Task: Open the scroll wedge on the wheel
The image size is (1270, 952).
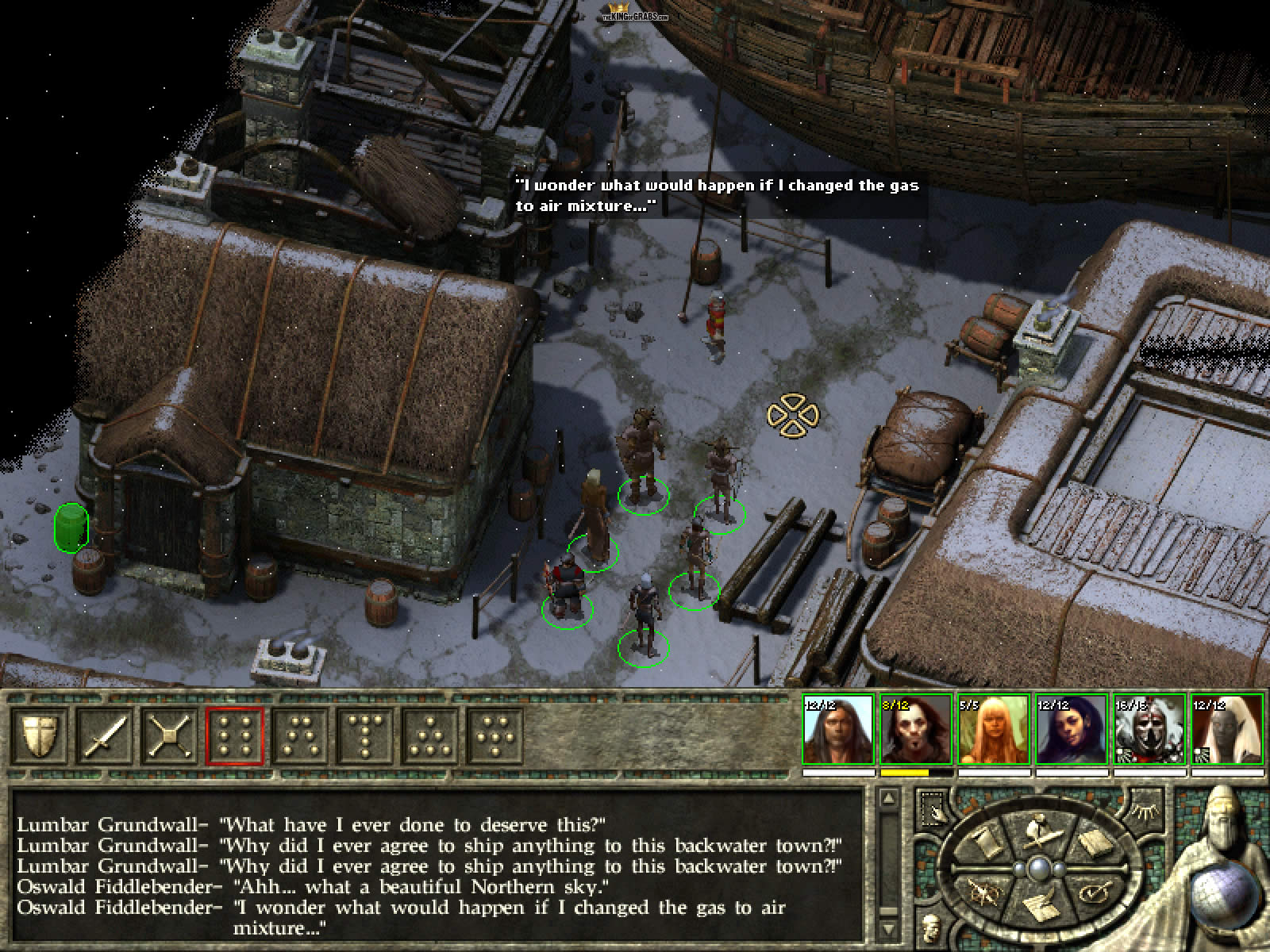Action: [987, 843]
